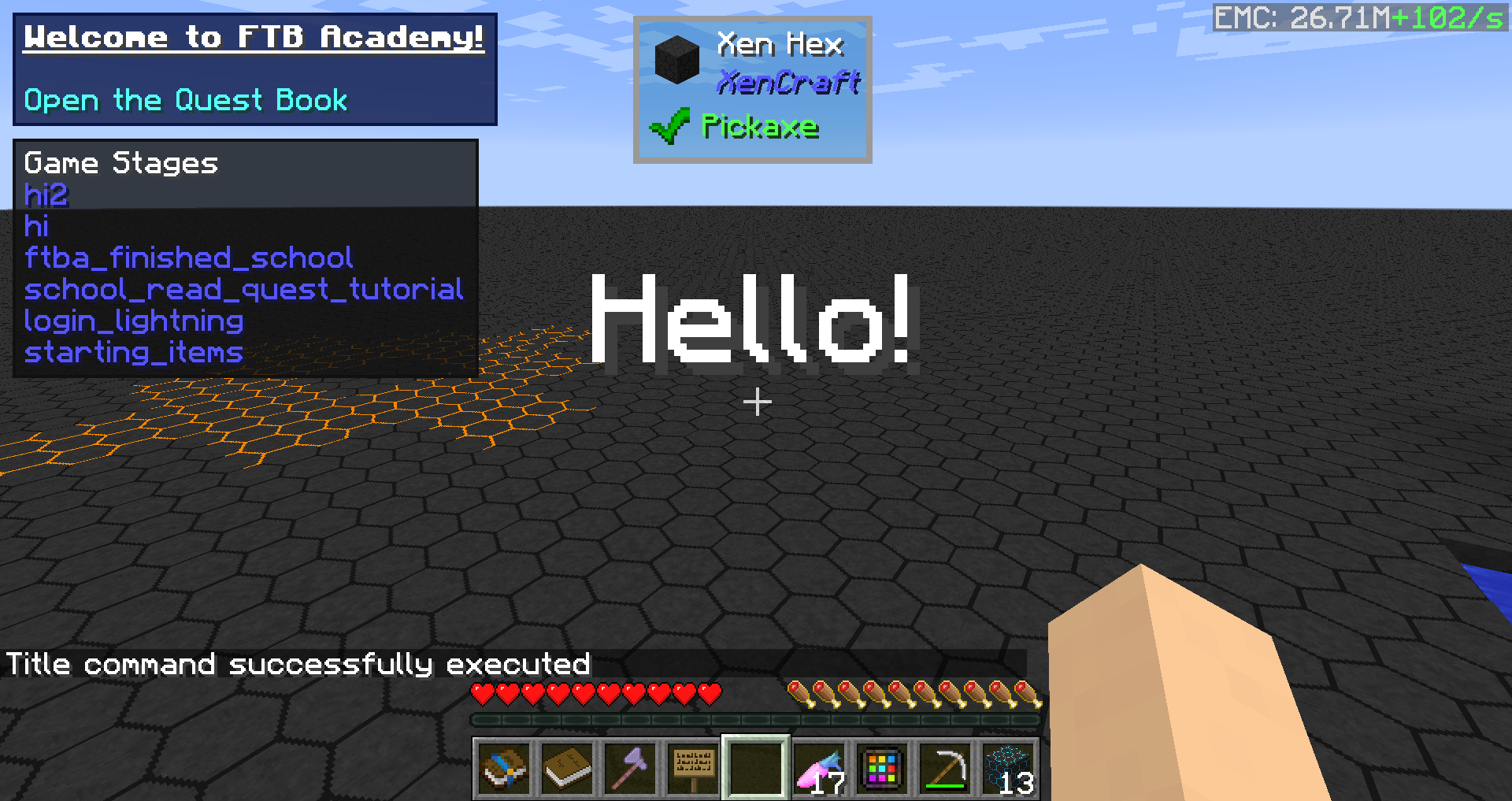
Task: Select the rainbow colored grid item
Action: click(882, 768)
